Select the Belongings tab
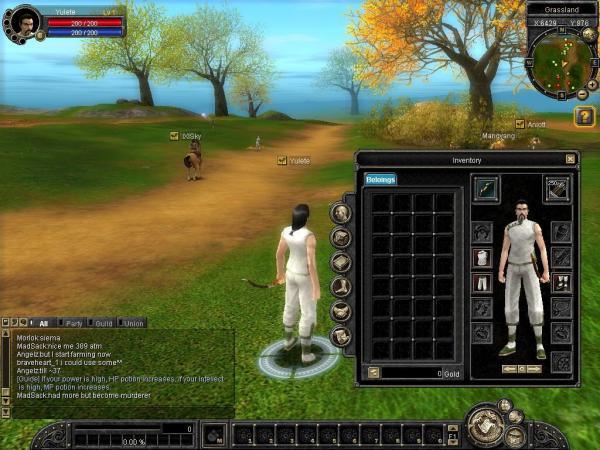Viewport: 600px width, 450px height. click(x=380, y=180)
